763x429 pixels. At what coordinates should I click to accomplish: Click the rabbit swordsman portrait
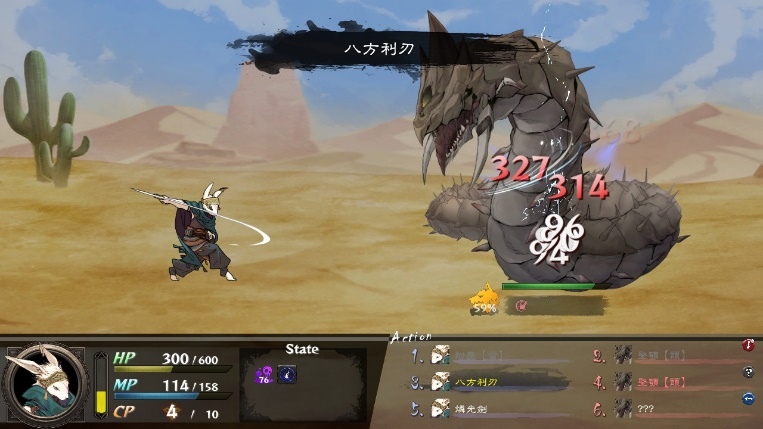43,383
